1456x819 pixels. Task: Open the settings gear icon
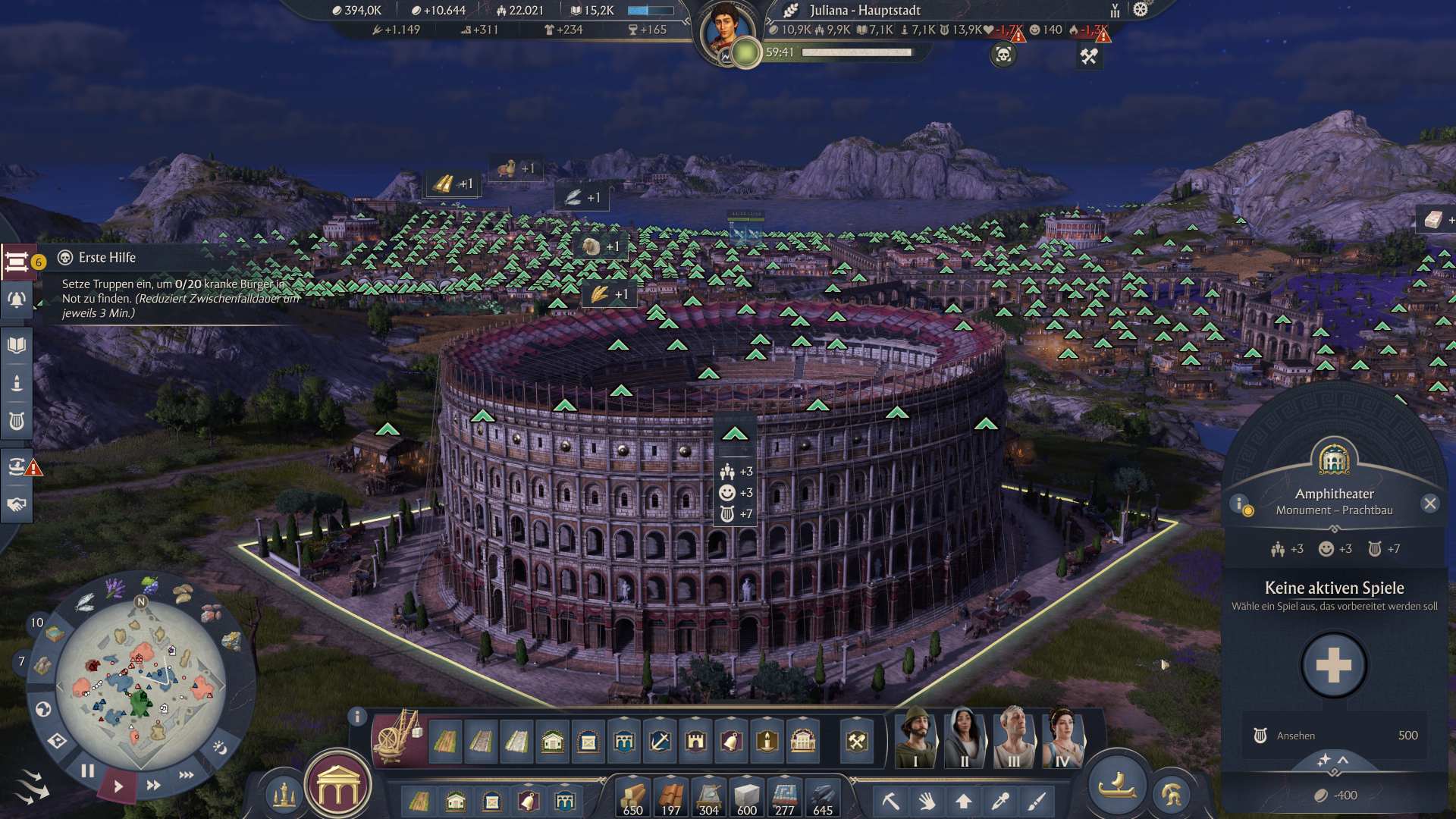pos(1141,10)
